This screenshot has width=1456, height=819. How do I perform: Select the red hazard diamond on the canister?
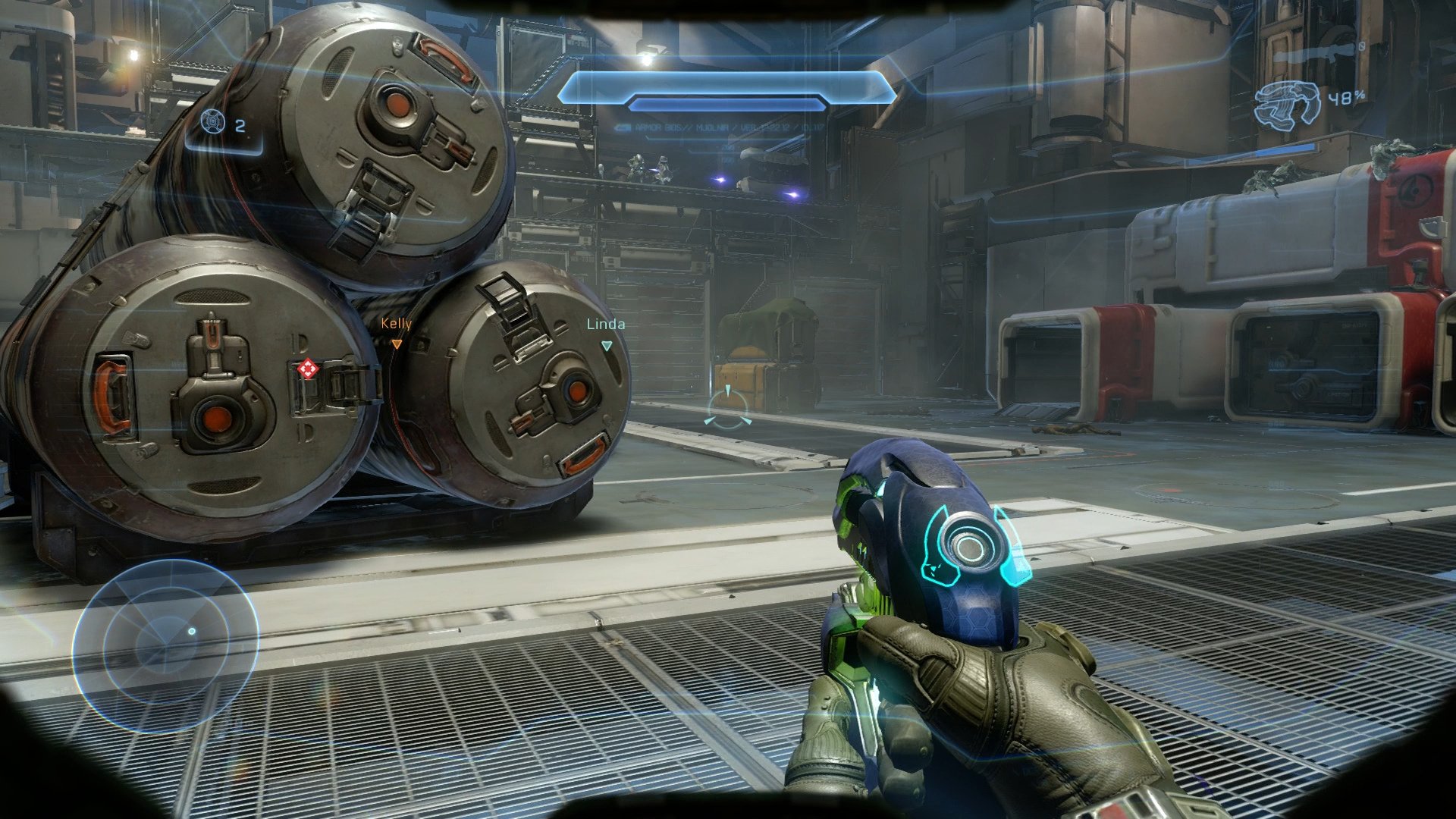coord(309,369)
